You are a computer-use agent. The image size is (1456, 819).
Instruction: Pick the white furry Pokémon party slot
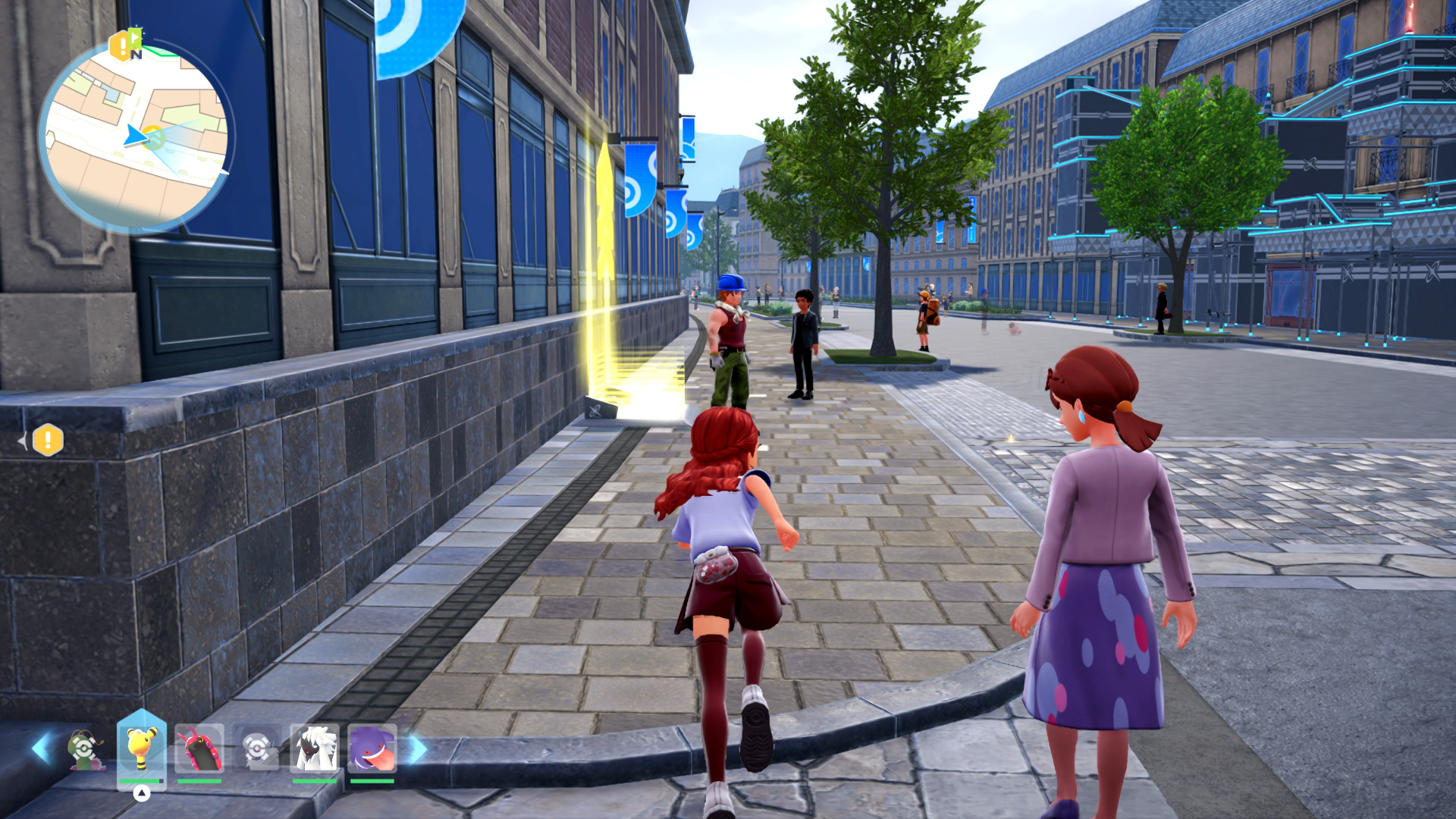click(315, 749)
